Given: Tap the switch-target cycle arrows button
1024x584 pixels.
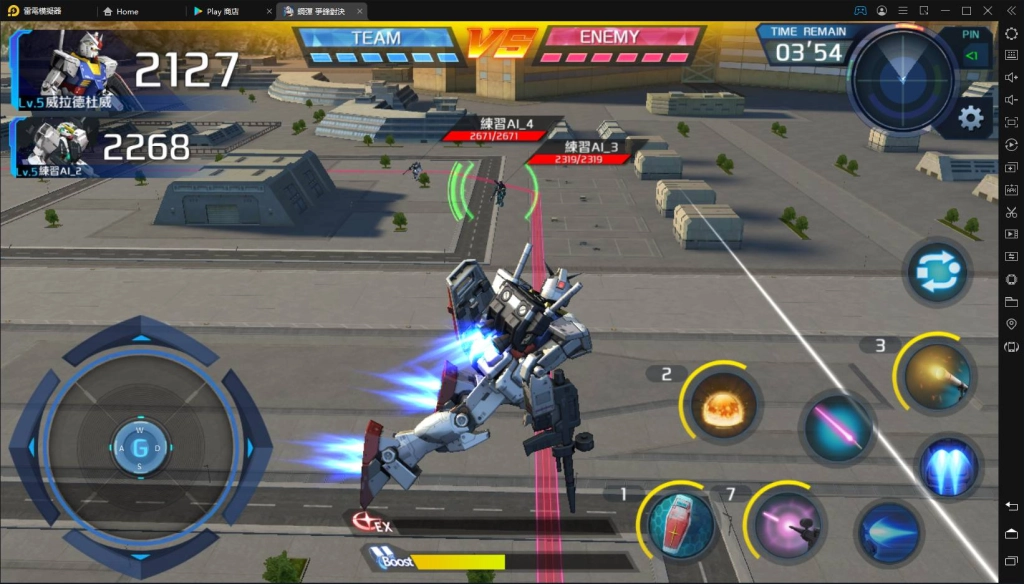Looking at the screenshot, I should 937,271.
